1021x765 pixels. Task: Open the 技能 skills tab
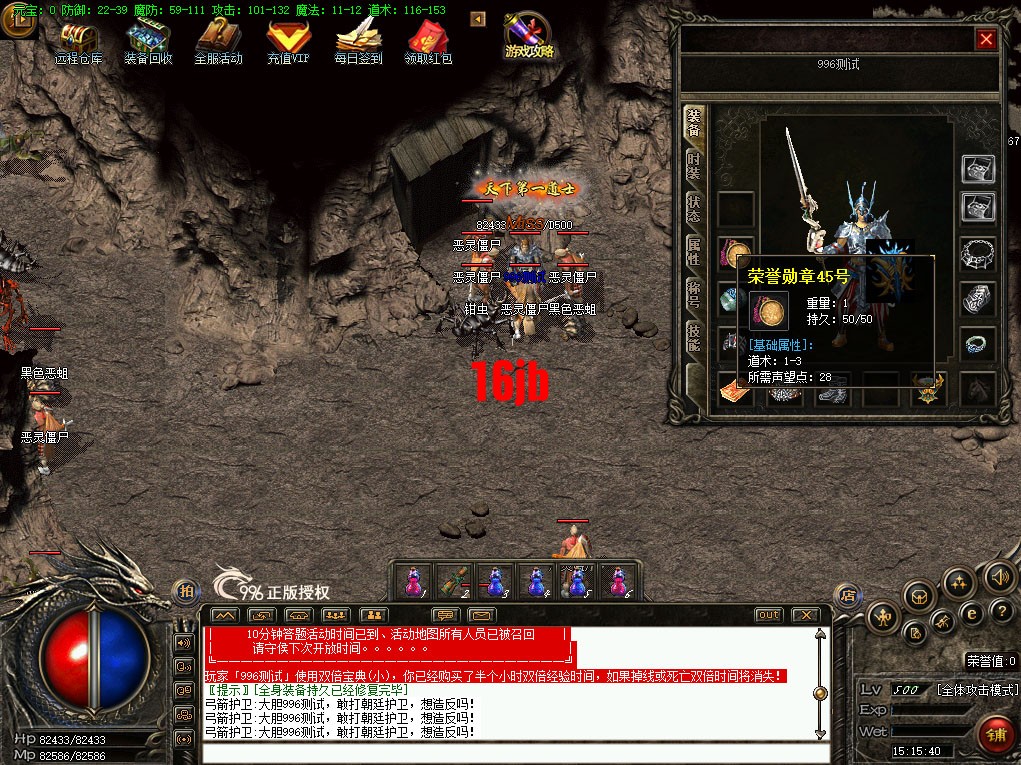(x=694, y=337)
